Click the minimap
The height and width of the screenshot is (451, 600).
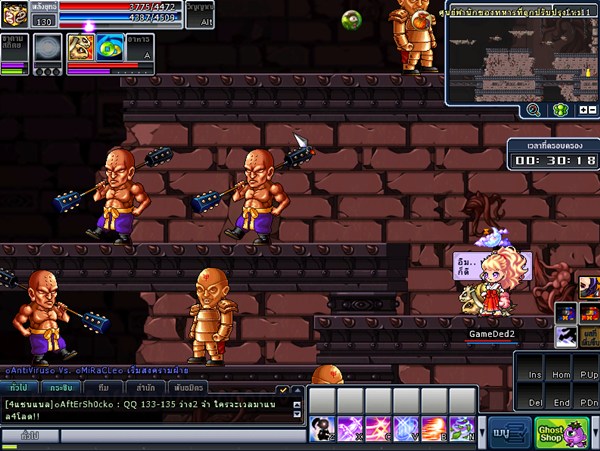(520, 54)
